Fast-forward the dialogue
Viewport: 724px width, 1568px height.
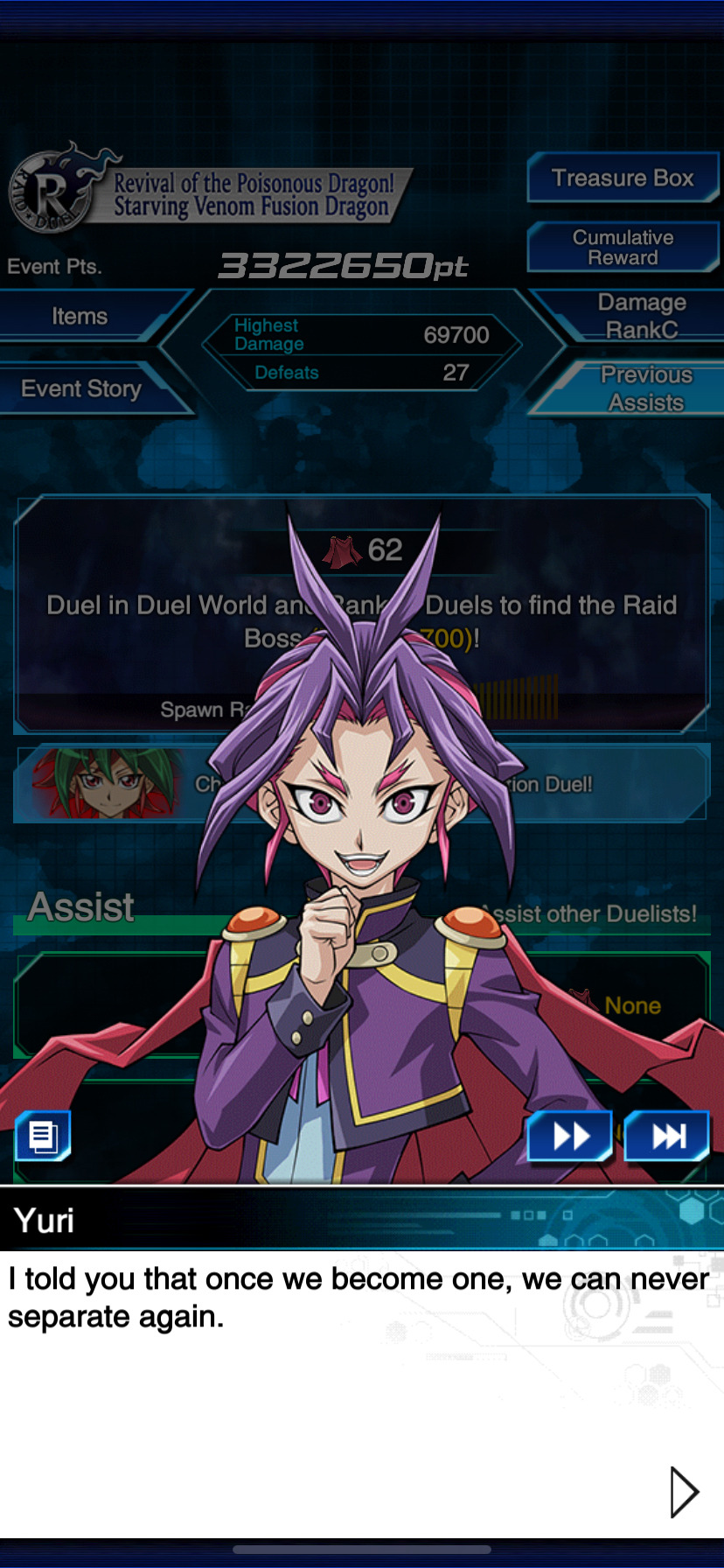570,1137
